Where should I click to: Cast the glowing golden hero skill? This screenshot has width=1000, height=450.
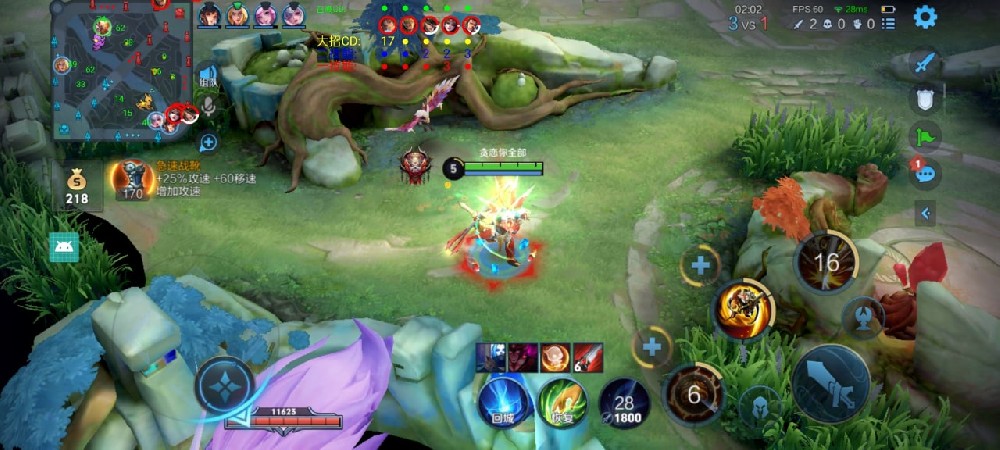(x=743, y=309)
